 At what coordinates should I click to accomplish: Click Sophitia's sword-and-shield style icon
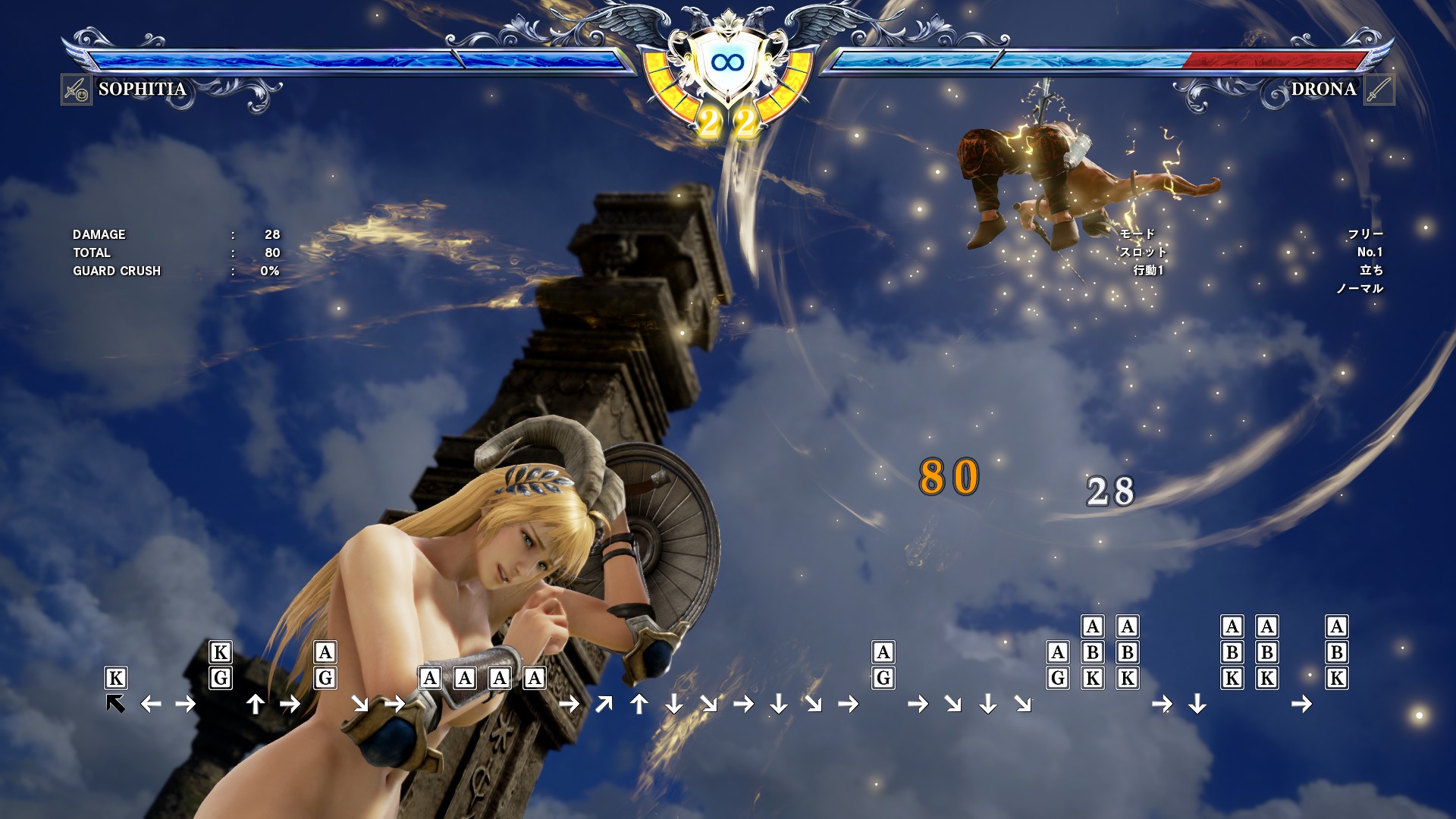[77, 90]
